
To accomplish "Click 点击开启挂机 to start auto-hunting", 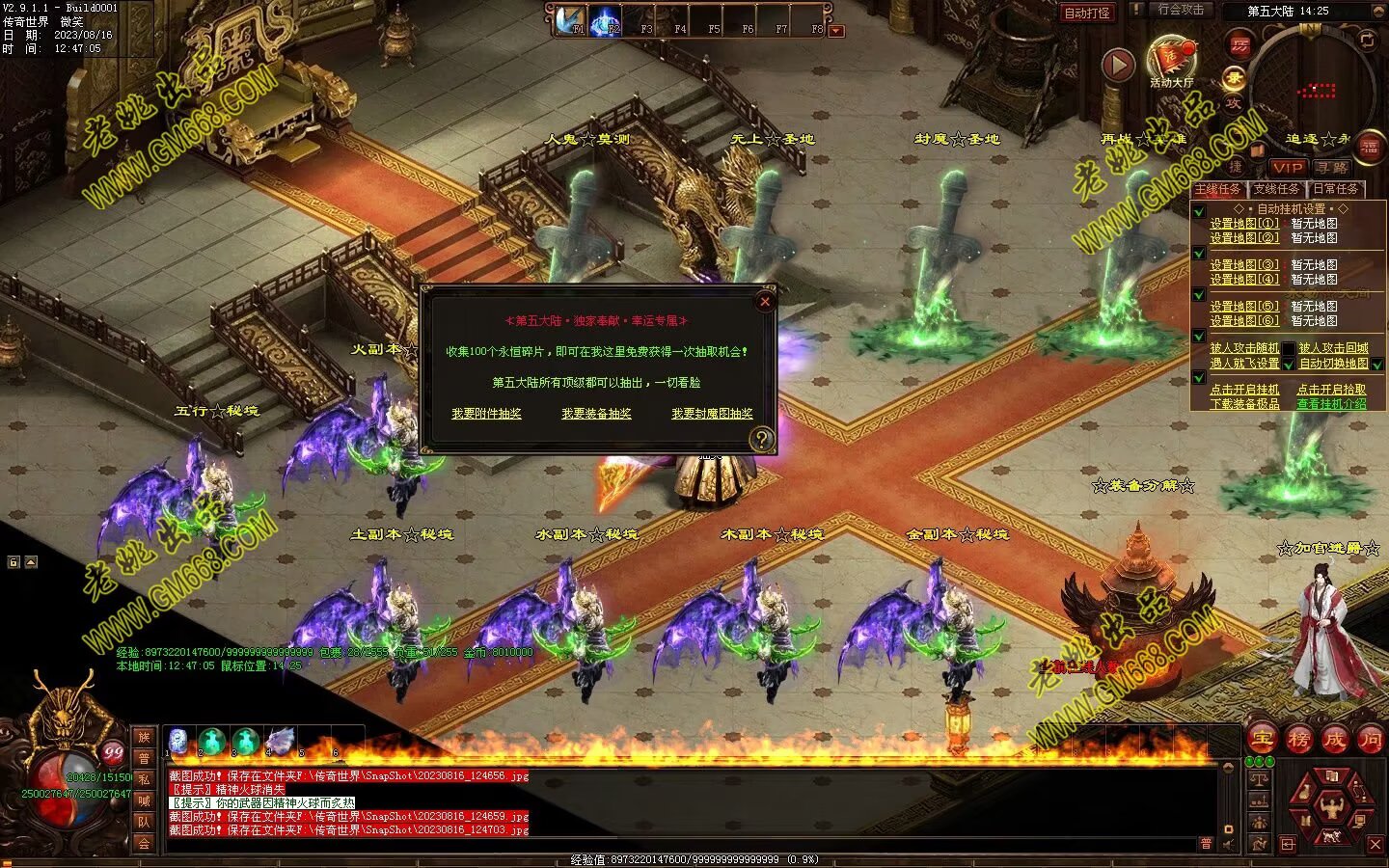I will [x=1244, y=390].
